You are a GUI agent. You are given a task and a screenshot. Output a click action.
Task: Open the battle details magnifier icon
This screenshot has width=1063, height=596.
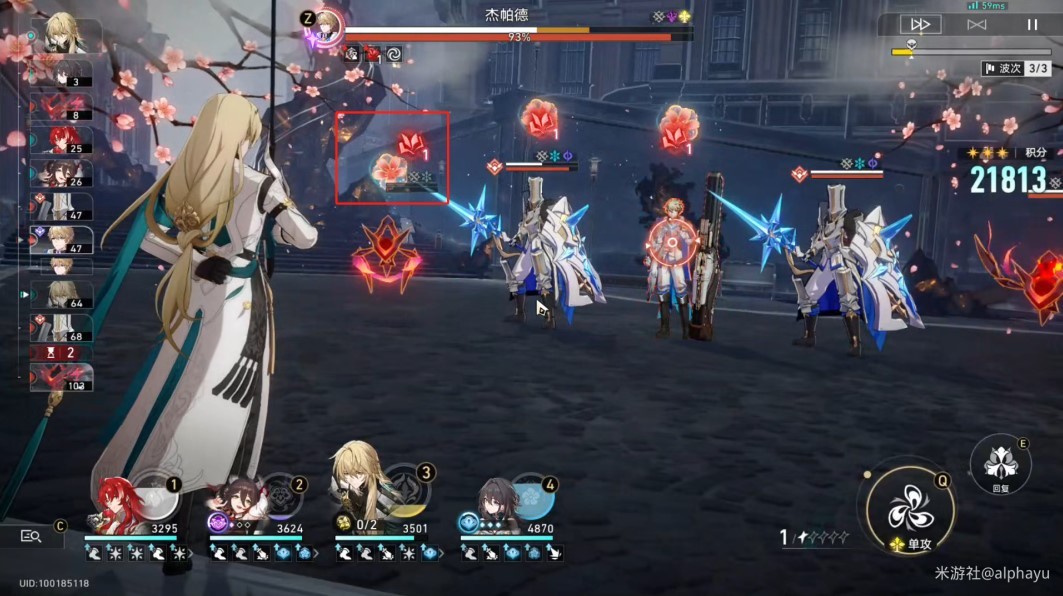point(31,536)
